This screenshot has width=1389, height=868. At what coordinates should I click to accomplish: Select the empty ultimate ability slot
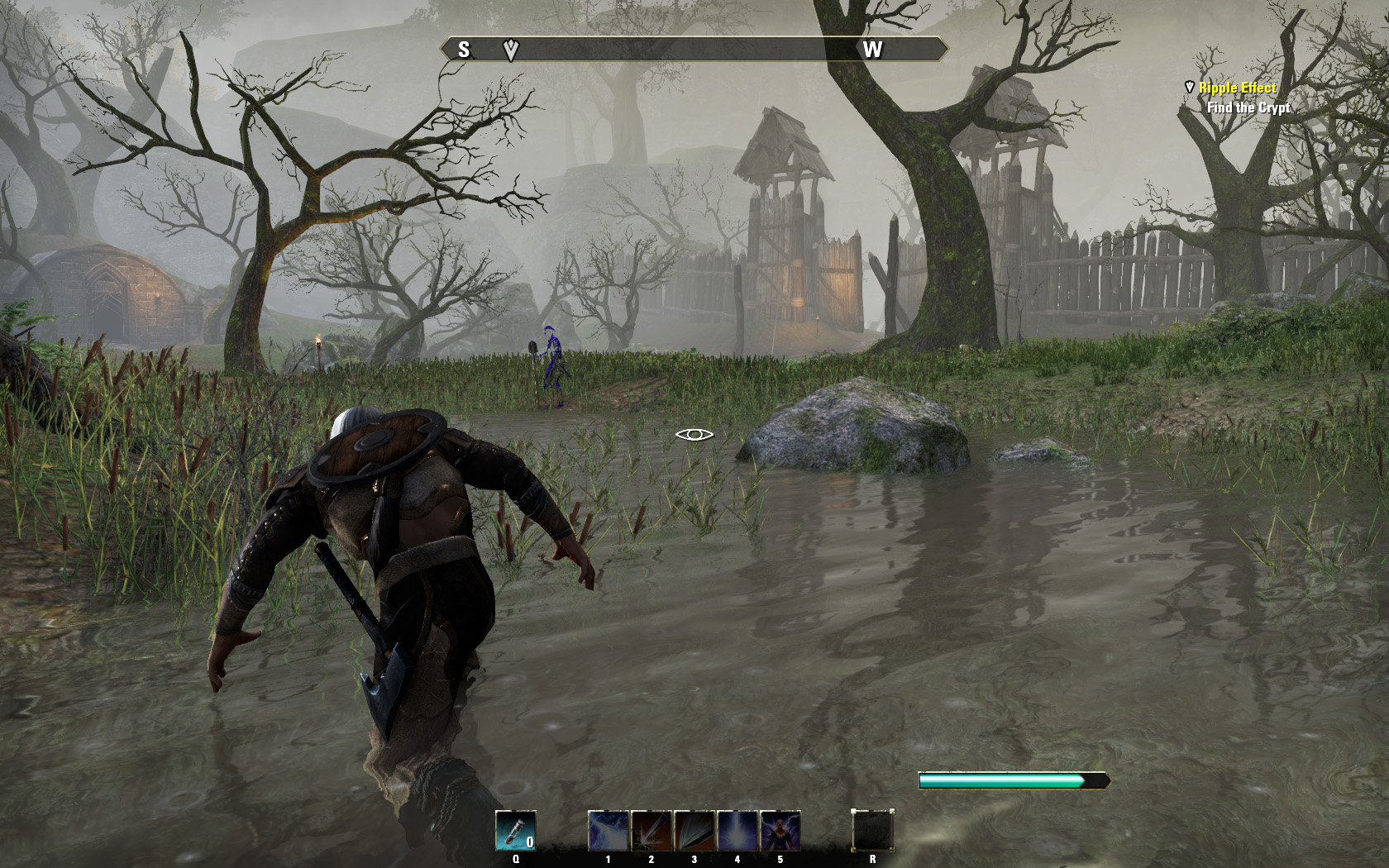pyautogui.click(x=872, y=831)
